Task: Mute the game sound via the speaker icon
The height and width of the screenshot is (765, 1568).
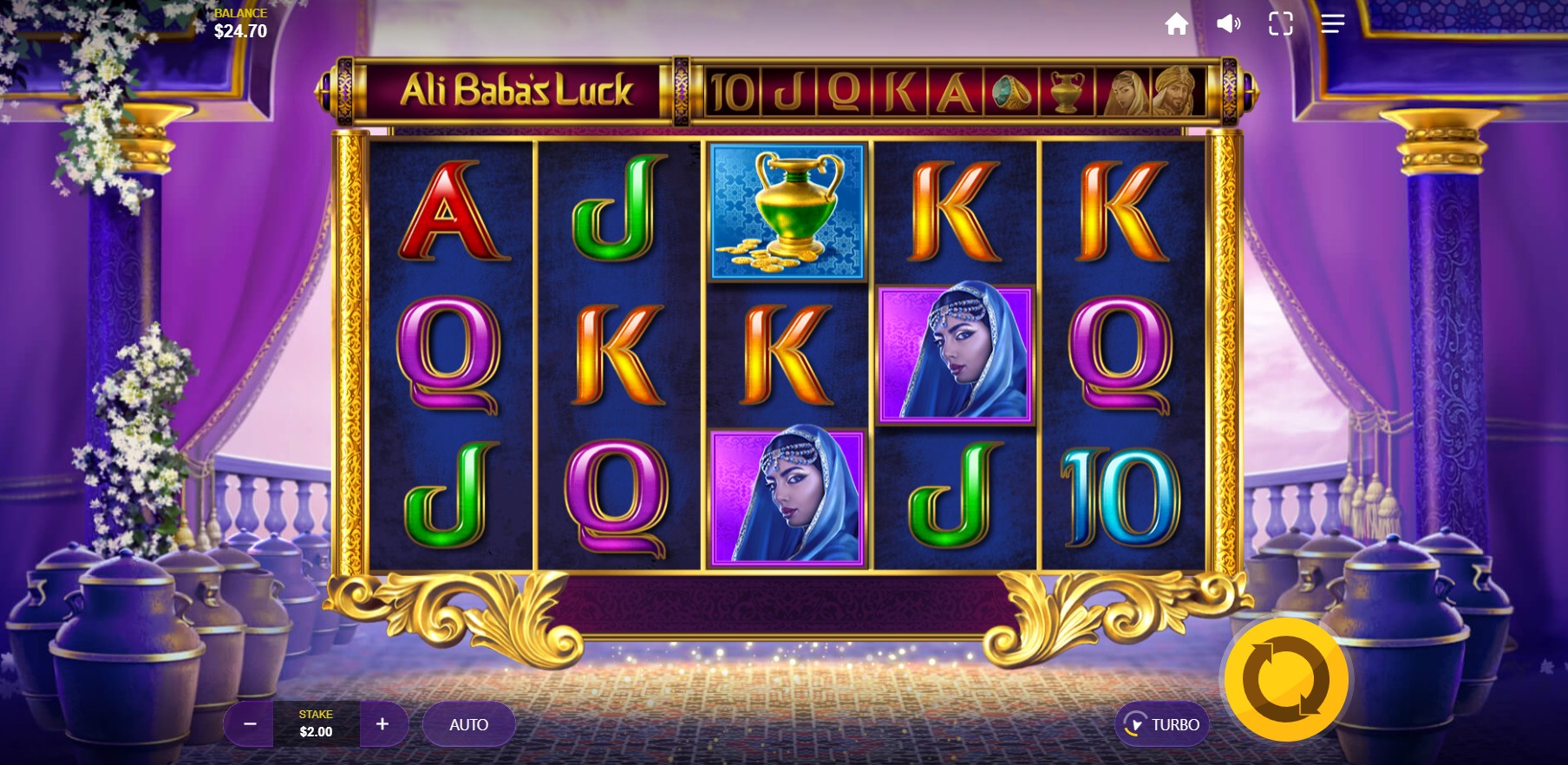Action: coord(1228,23)
